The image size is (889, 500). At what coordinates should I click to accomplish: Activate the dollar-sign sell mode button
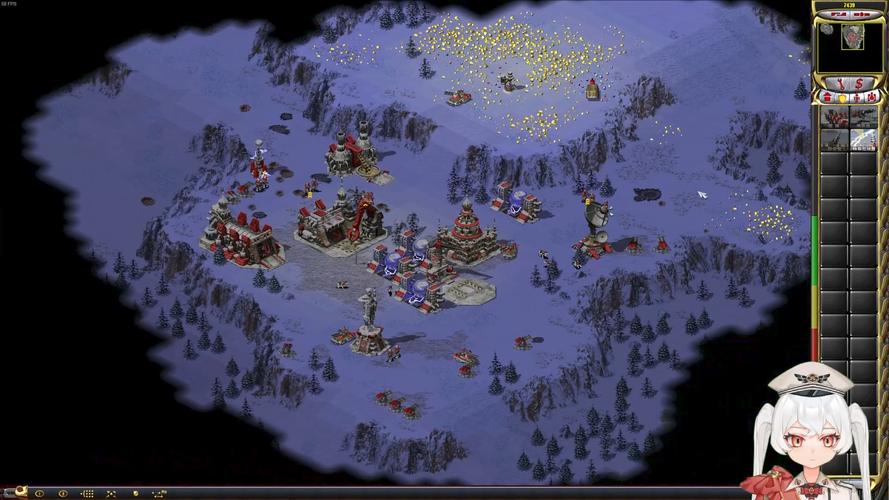[859, 82]
